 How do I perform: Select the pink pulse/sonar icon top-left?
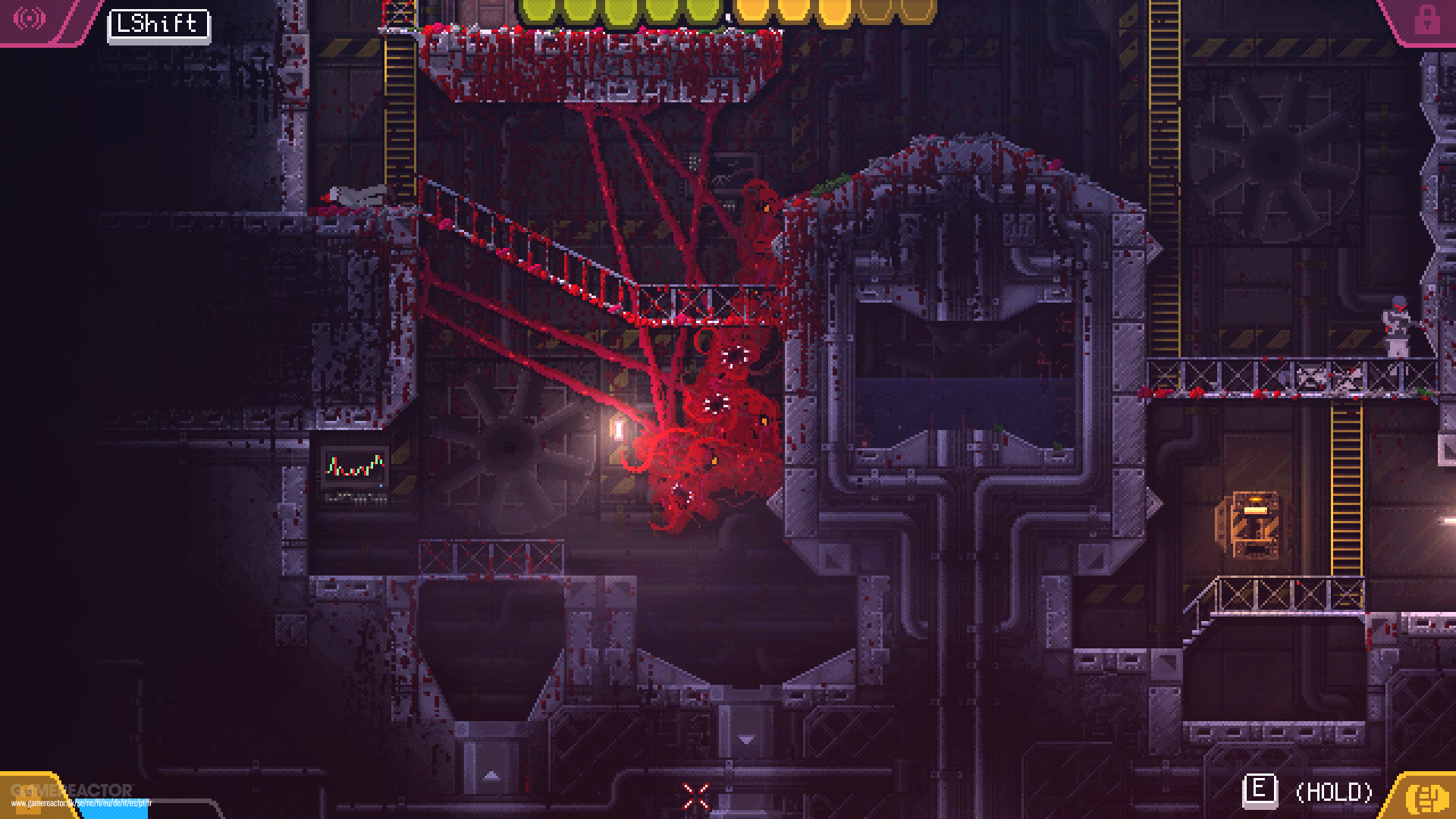tap(29, 19)
